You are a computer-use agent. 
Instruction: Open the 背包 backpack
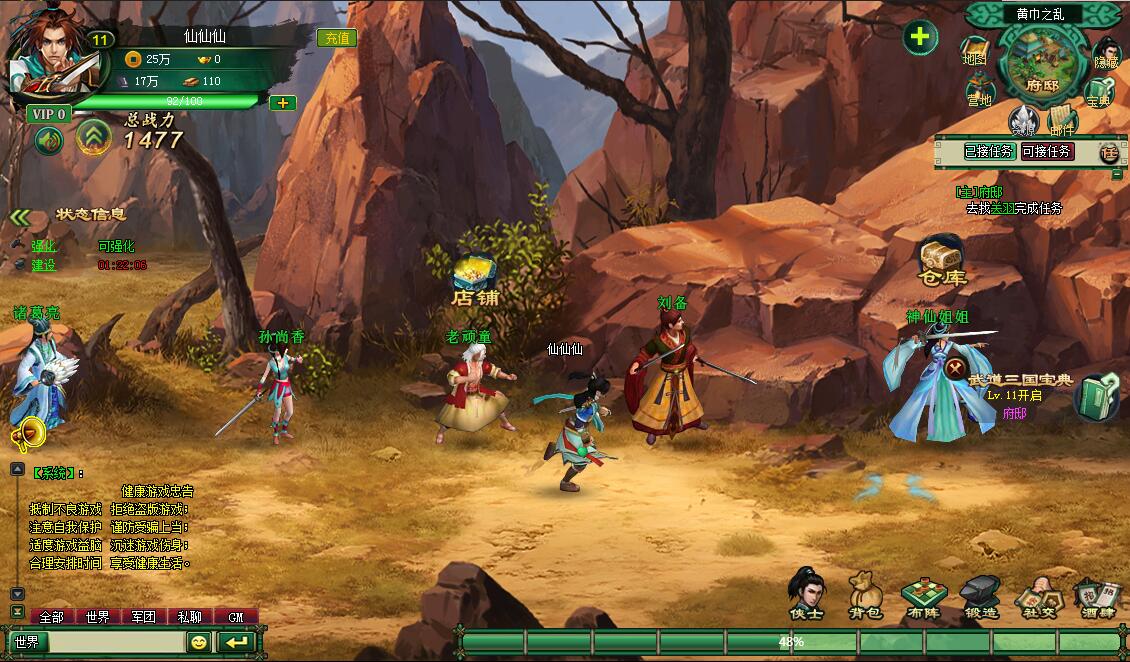tap(864, 595)
